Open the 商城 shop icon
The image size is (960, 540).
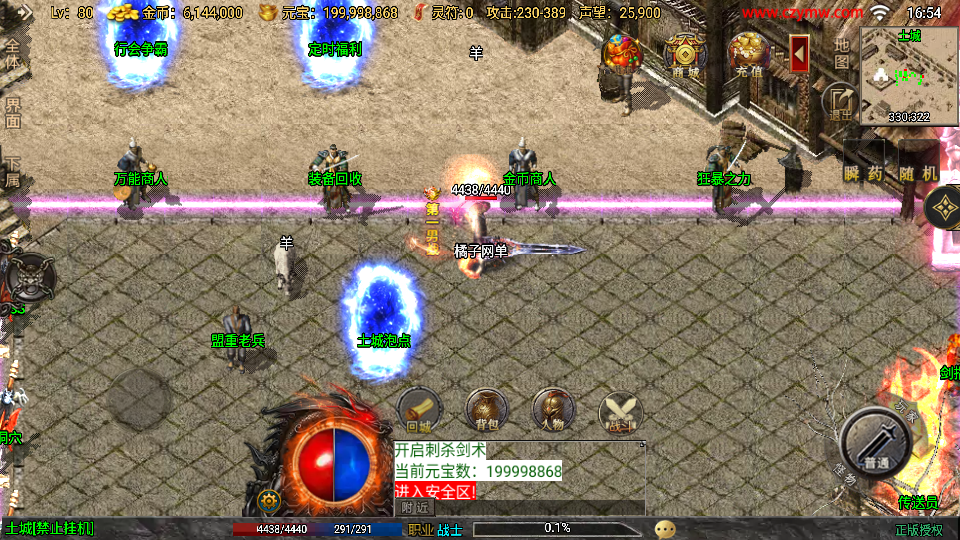coord(685,54)
